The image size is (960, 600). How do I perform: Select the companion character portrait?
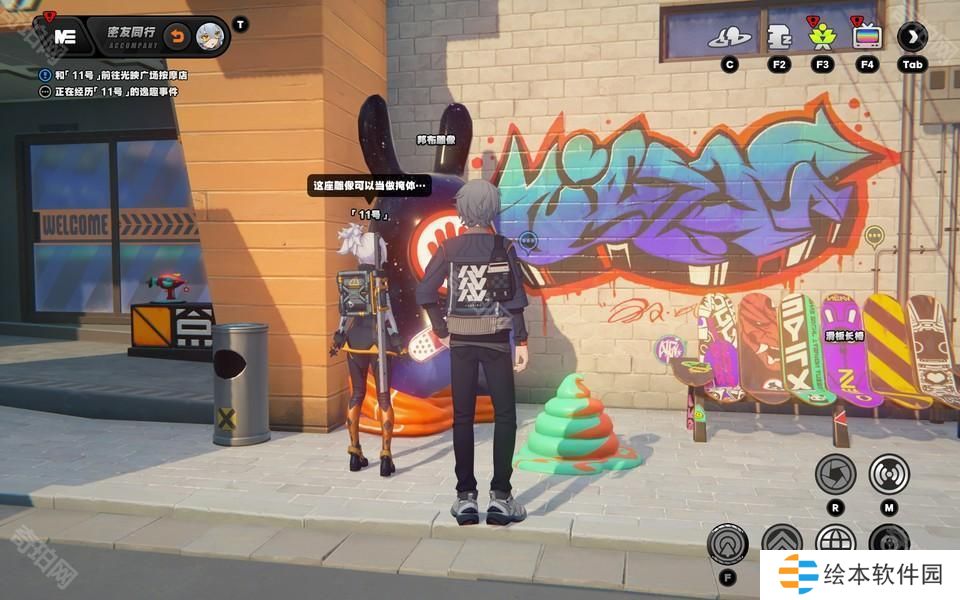pos(210,36)
